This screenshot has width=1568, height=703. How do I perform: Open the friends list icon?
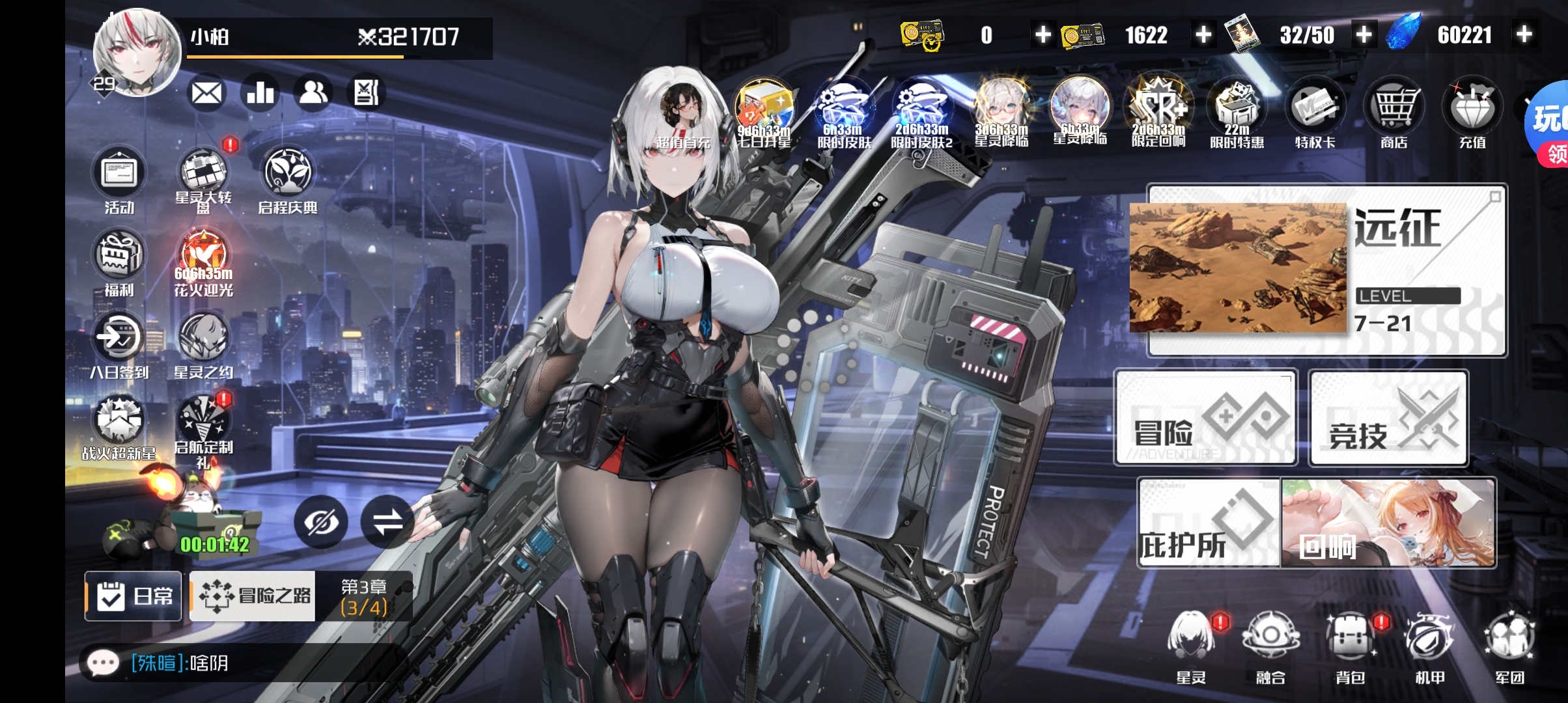[x=313, y=93]
